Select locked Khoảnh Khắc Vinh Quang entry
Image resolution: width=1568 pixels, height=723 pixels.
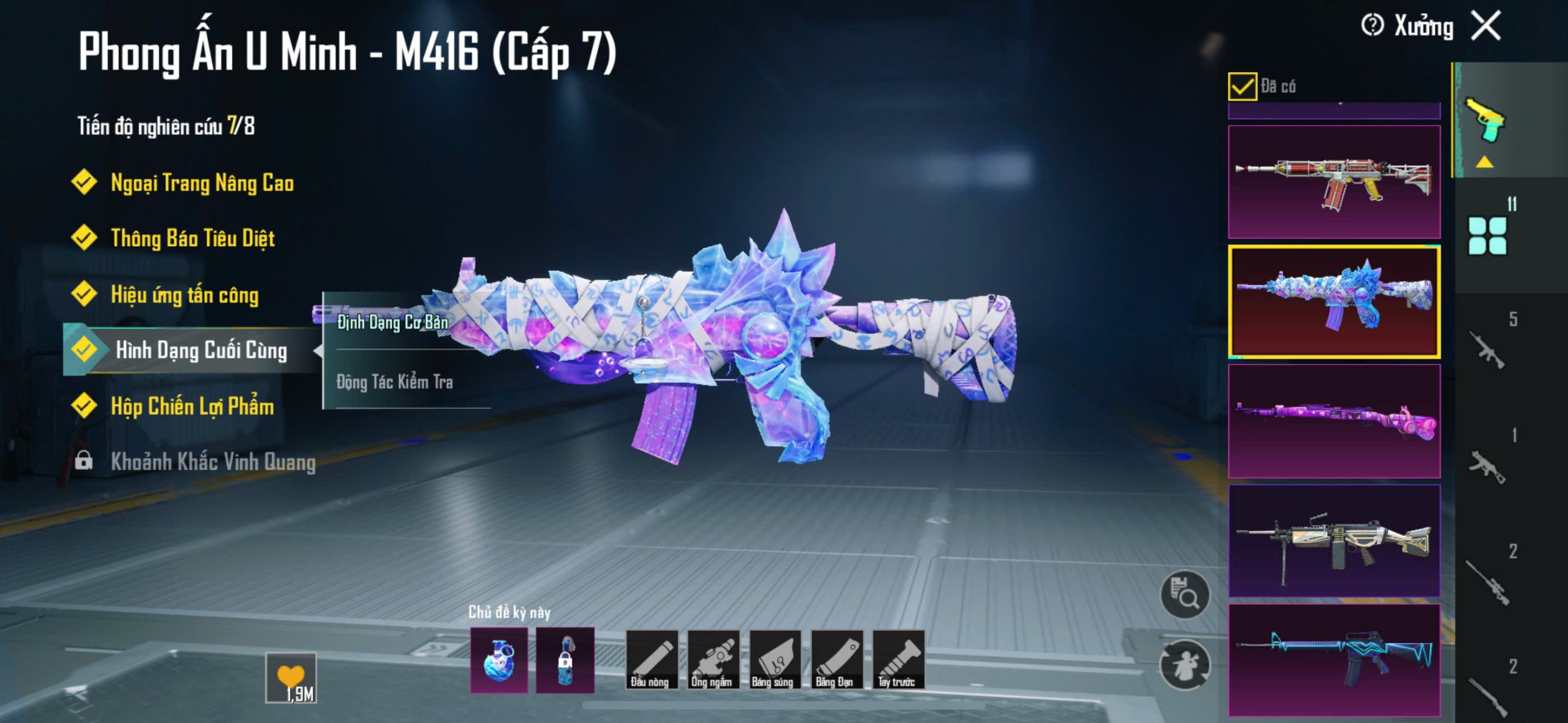pos(213,462)
